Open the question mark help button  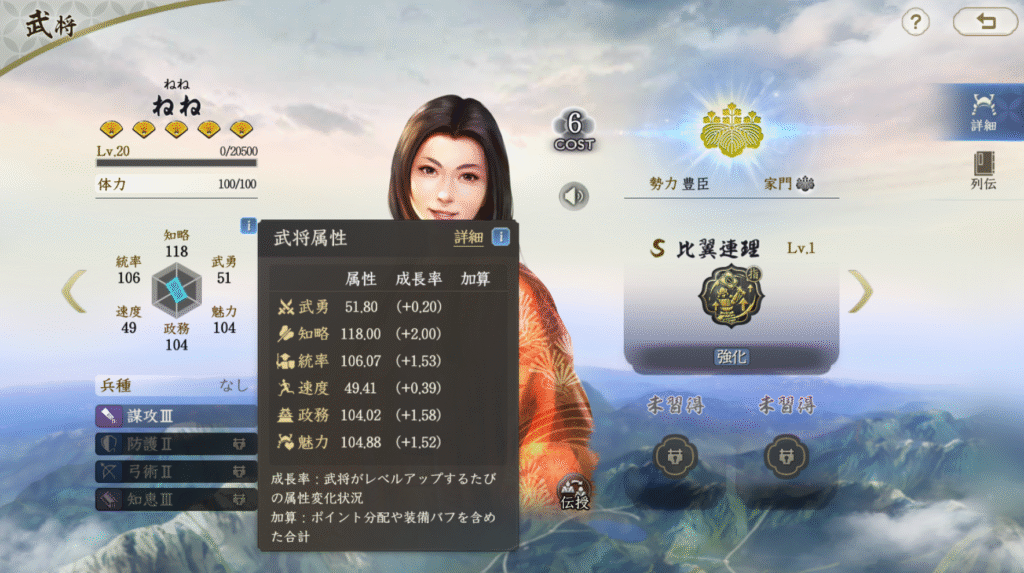point(915,22)
